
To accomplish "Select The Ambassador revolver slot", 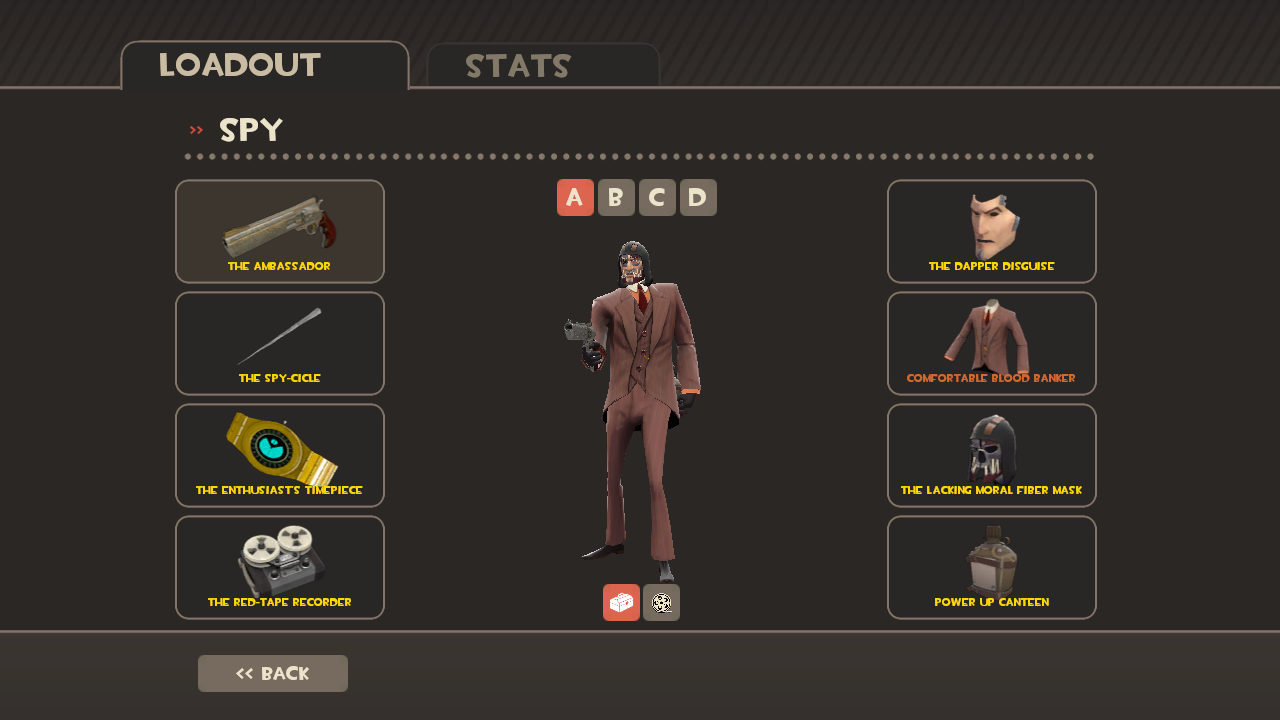I will pyautogui.click(x=280, y=231).
